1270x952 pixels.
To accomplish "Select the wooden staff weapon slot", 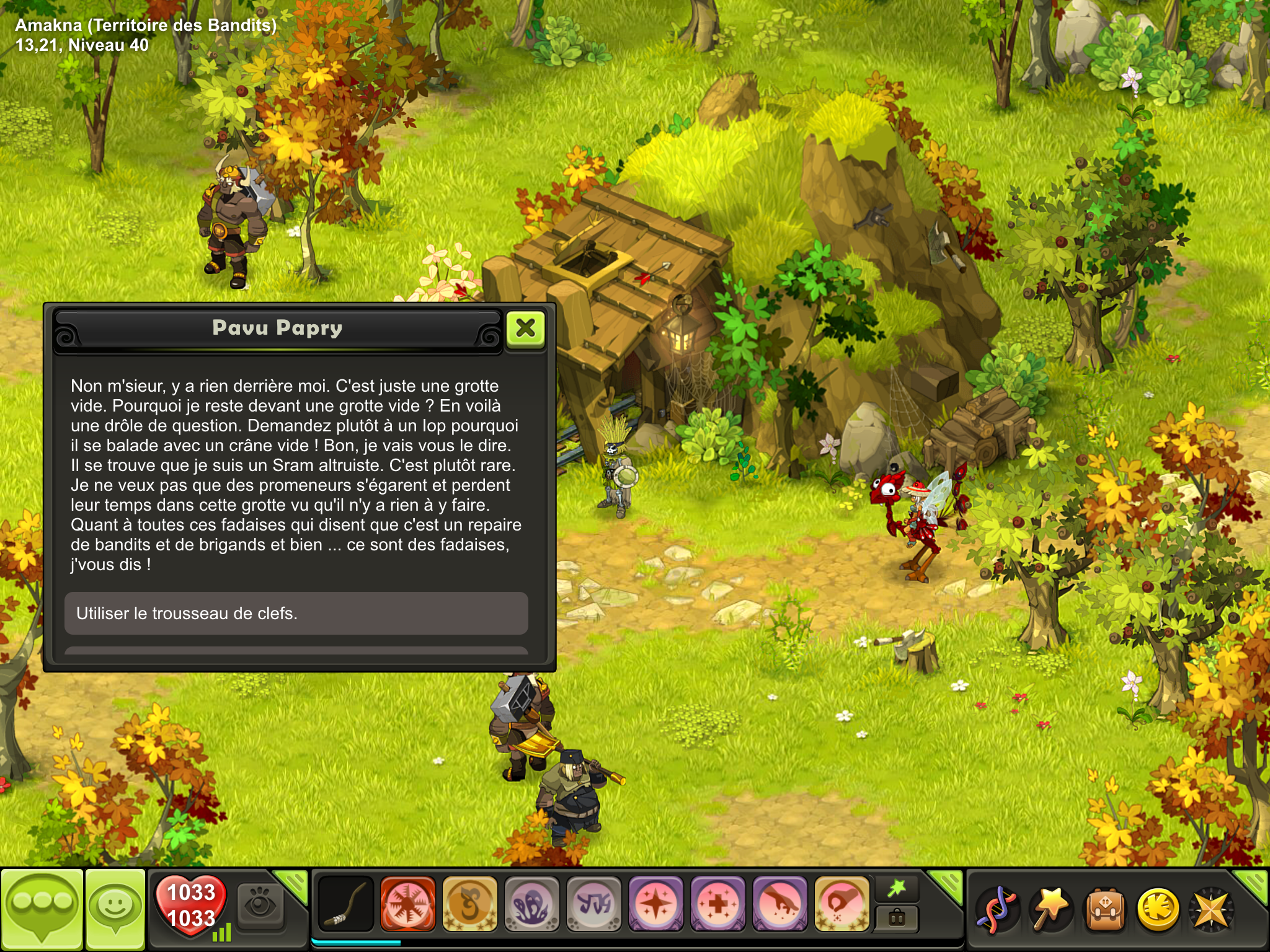I will (345, 904).
